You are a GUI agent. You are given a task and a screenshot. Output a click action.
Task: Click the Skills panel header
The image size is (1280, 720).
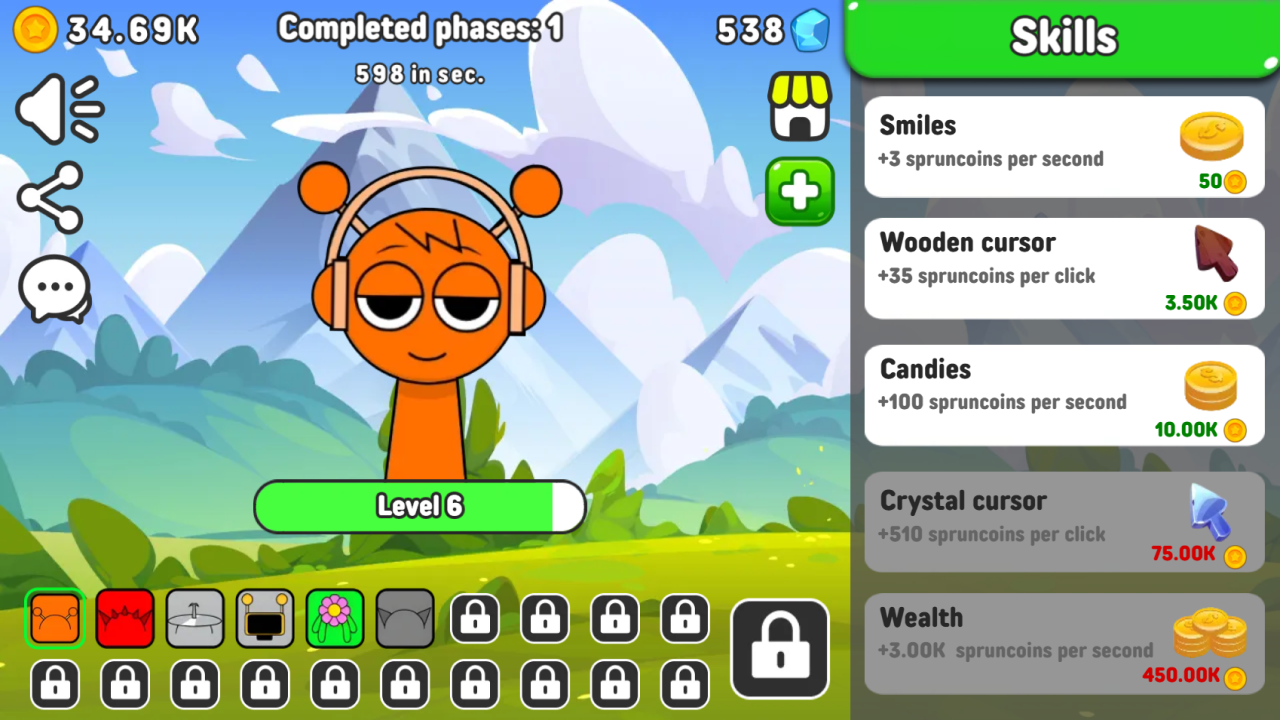point(1063,36)
